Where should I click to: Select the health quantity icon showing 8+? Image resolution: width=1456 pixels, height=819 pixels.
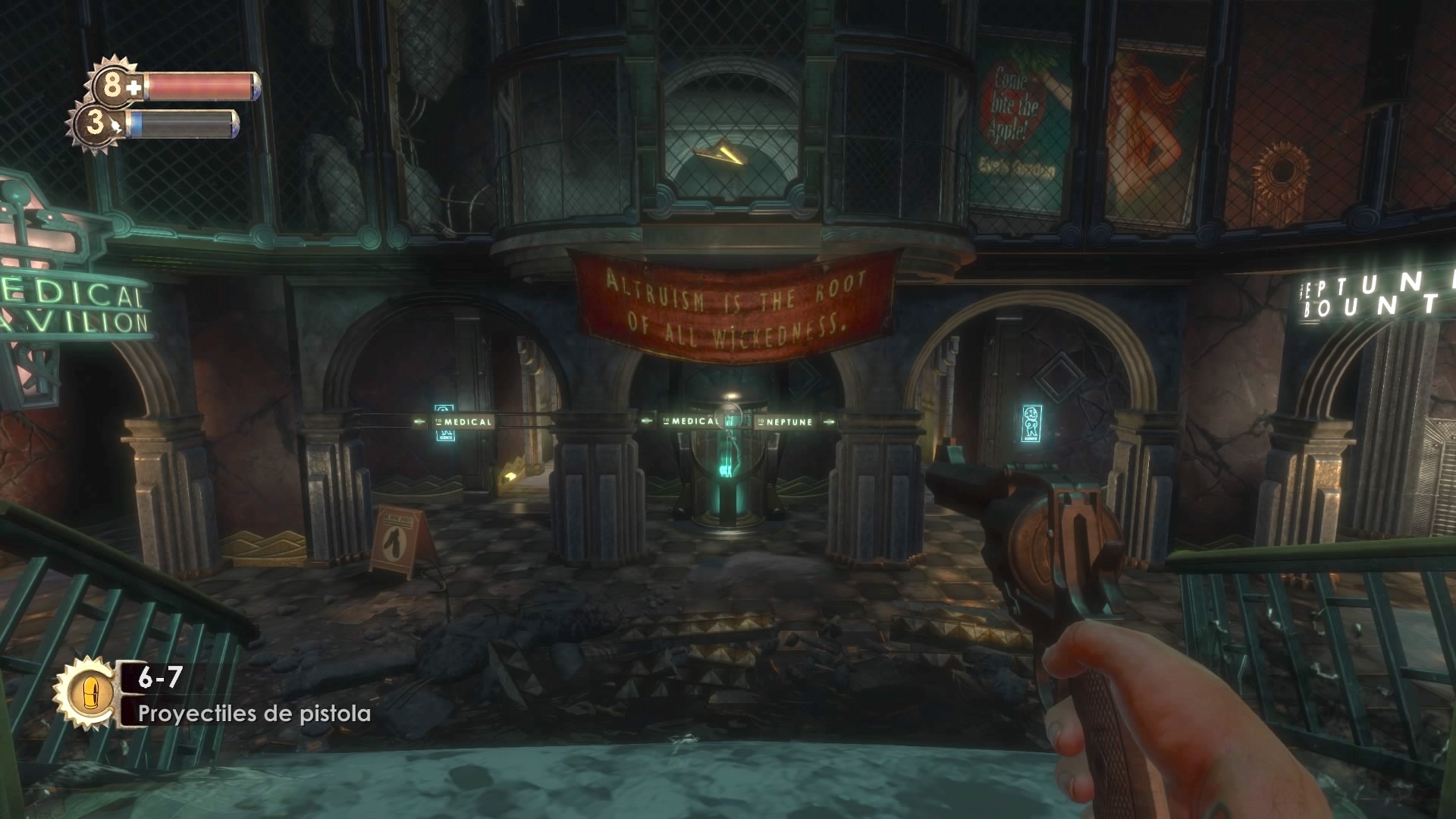(x=111, y=83)
